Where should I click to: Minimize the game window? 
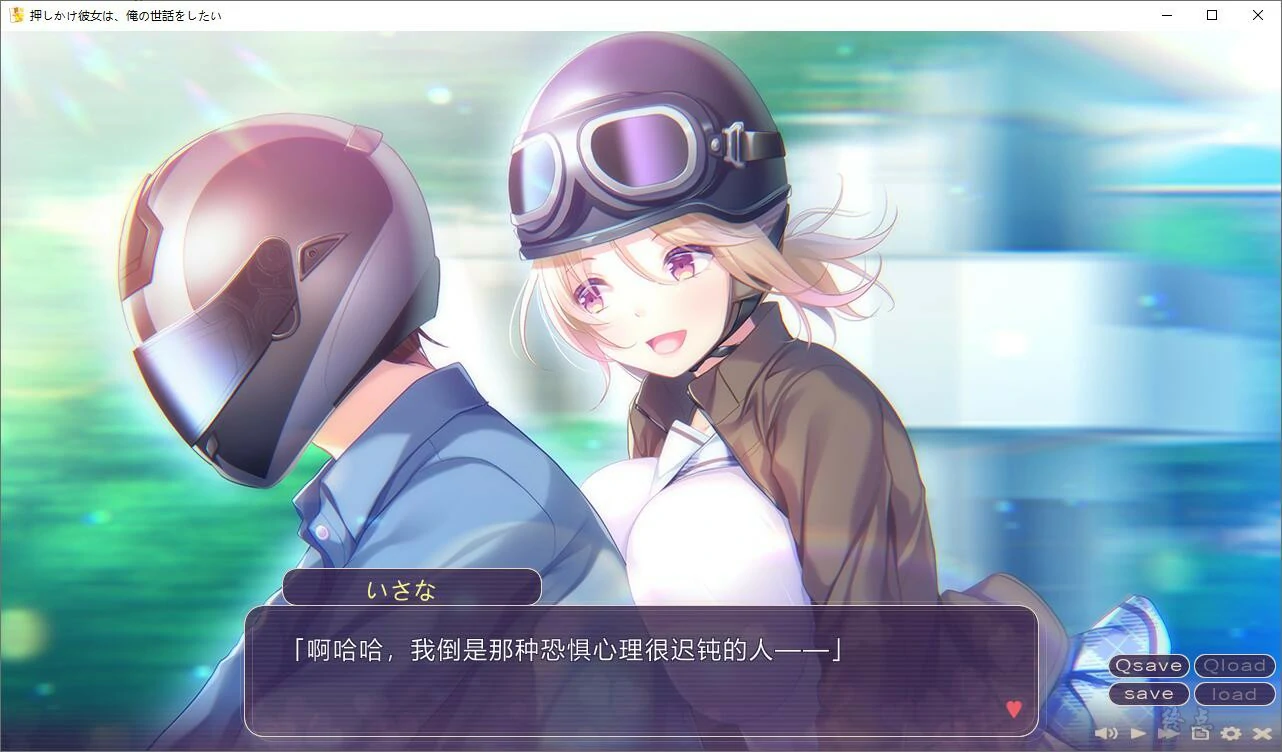(x=1166, y=15)
